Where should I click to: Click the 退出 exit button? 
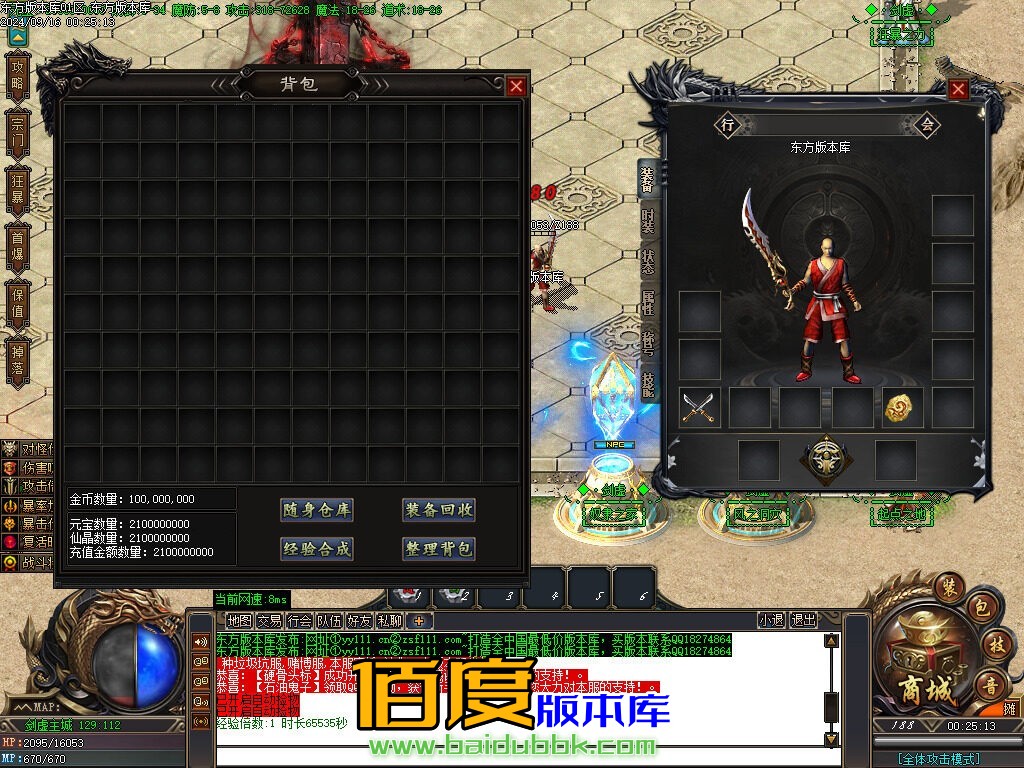(803, 620)
